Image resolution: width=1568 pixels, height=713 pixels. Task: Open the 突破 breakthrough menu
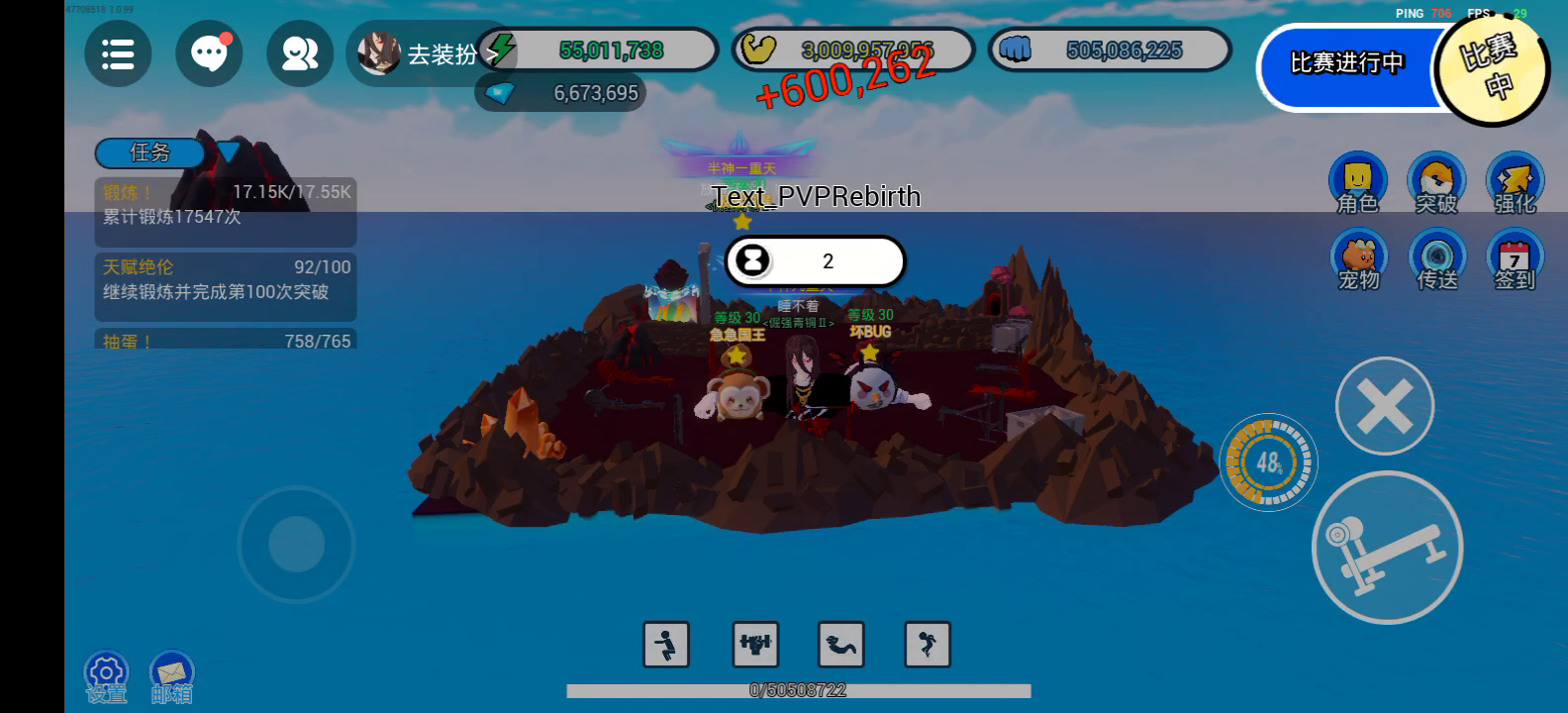1436,183
